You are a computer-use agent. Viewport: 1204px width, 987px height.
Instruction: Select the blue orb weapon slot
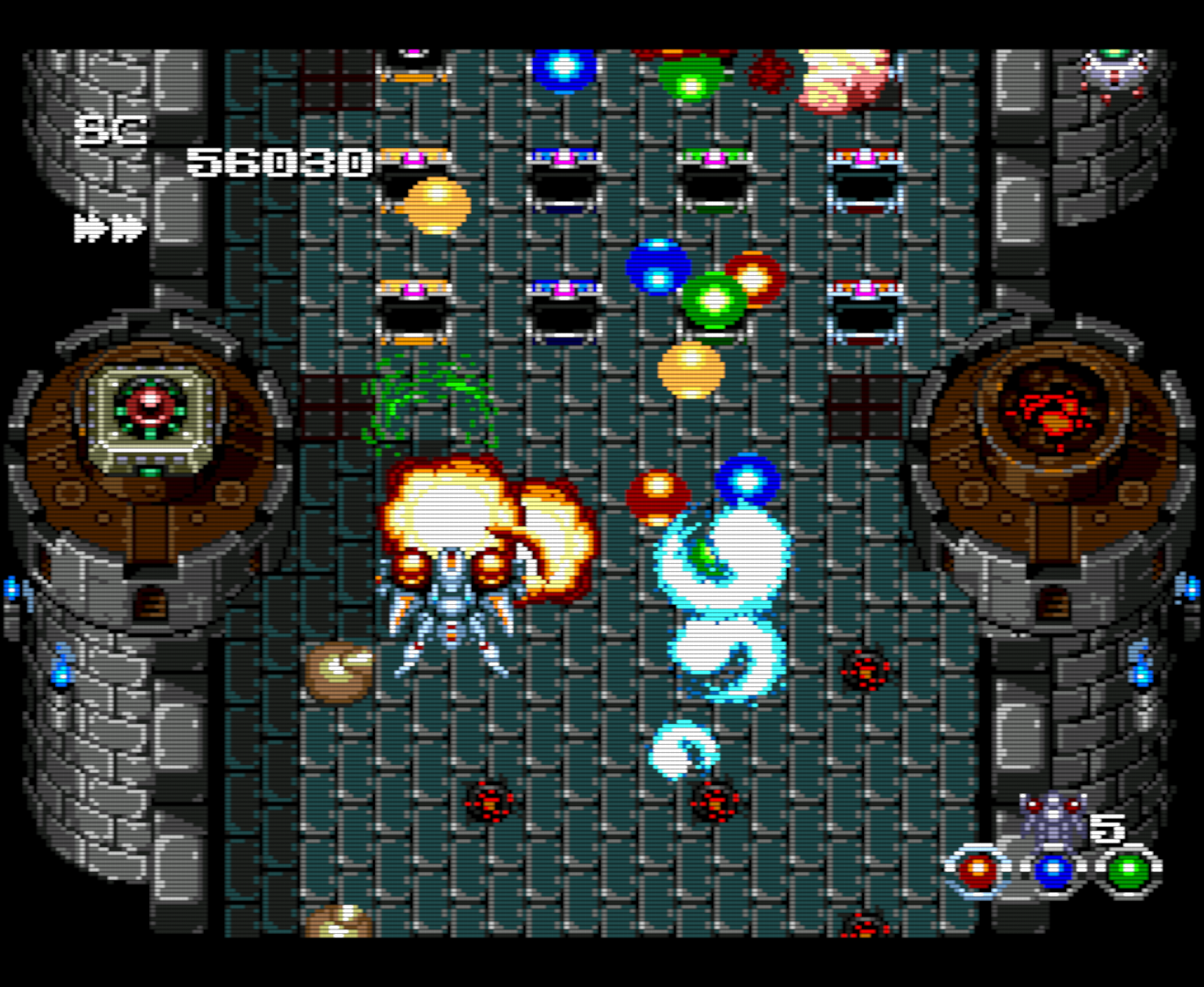1053,871
